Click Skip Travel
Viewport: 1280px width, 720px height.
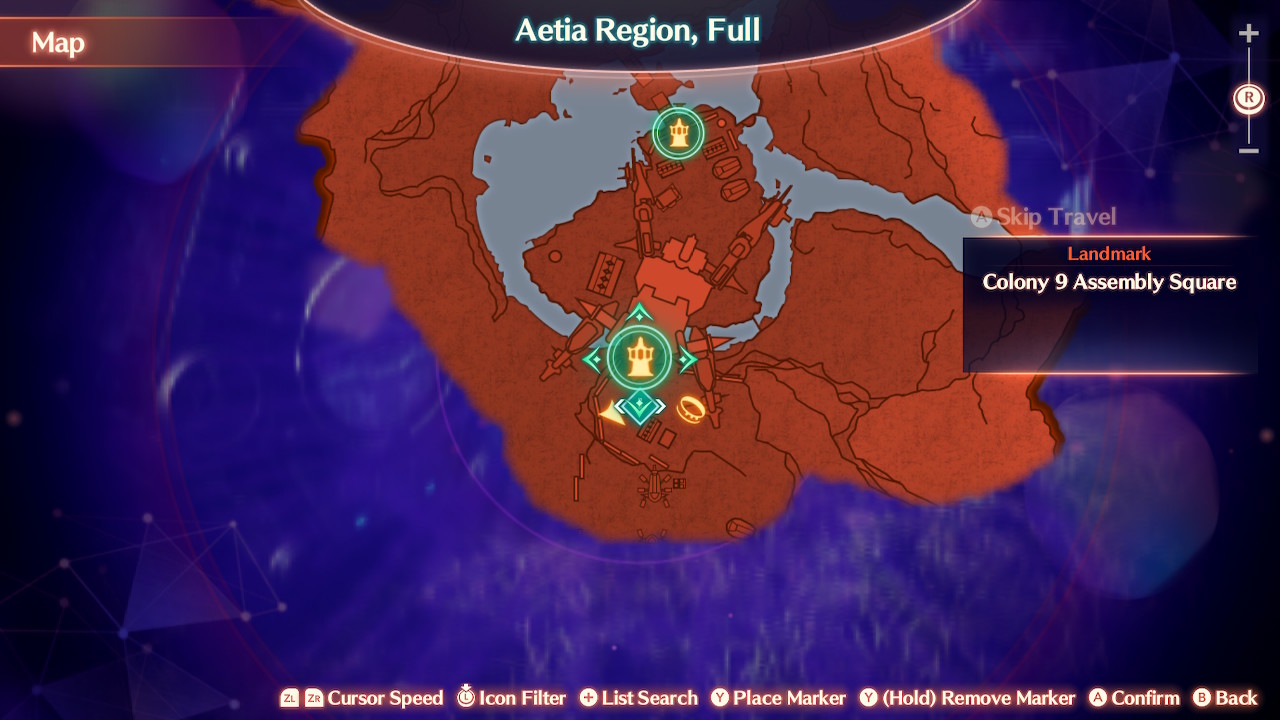[x=1046, y=217]
